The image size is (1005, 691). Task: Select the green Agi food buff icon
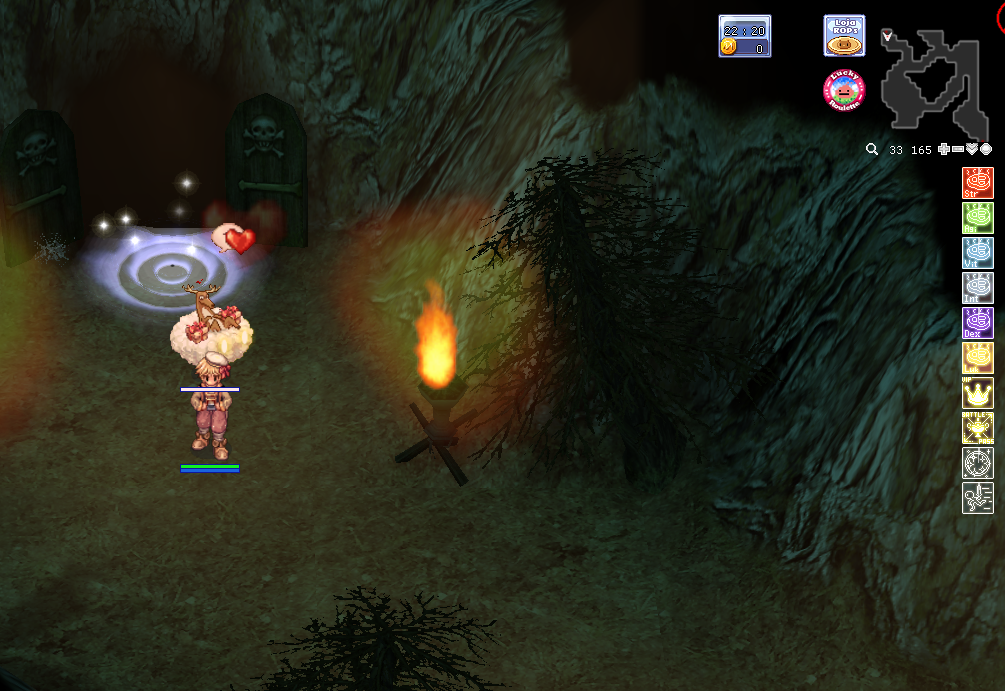(977, 218)
